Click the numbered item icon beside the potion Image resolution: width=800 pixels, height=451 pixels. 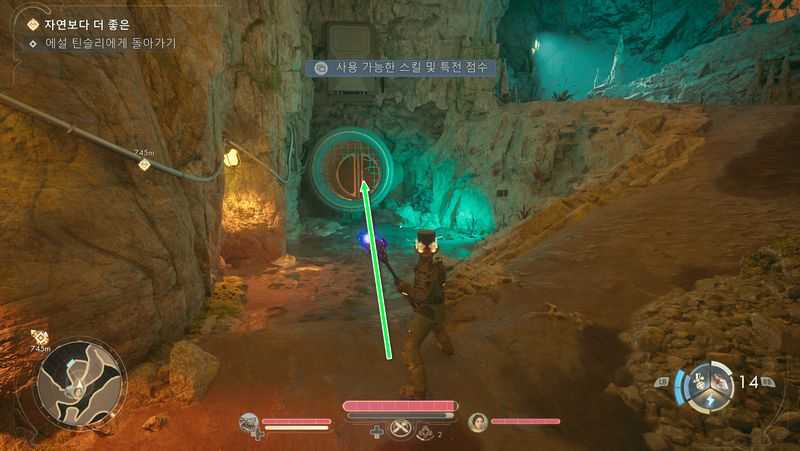tap(426, 431)
